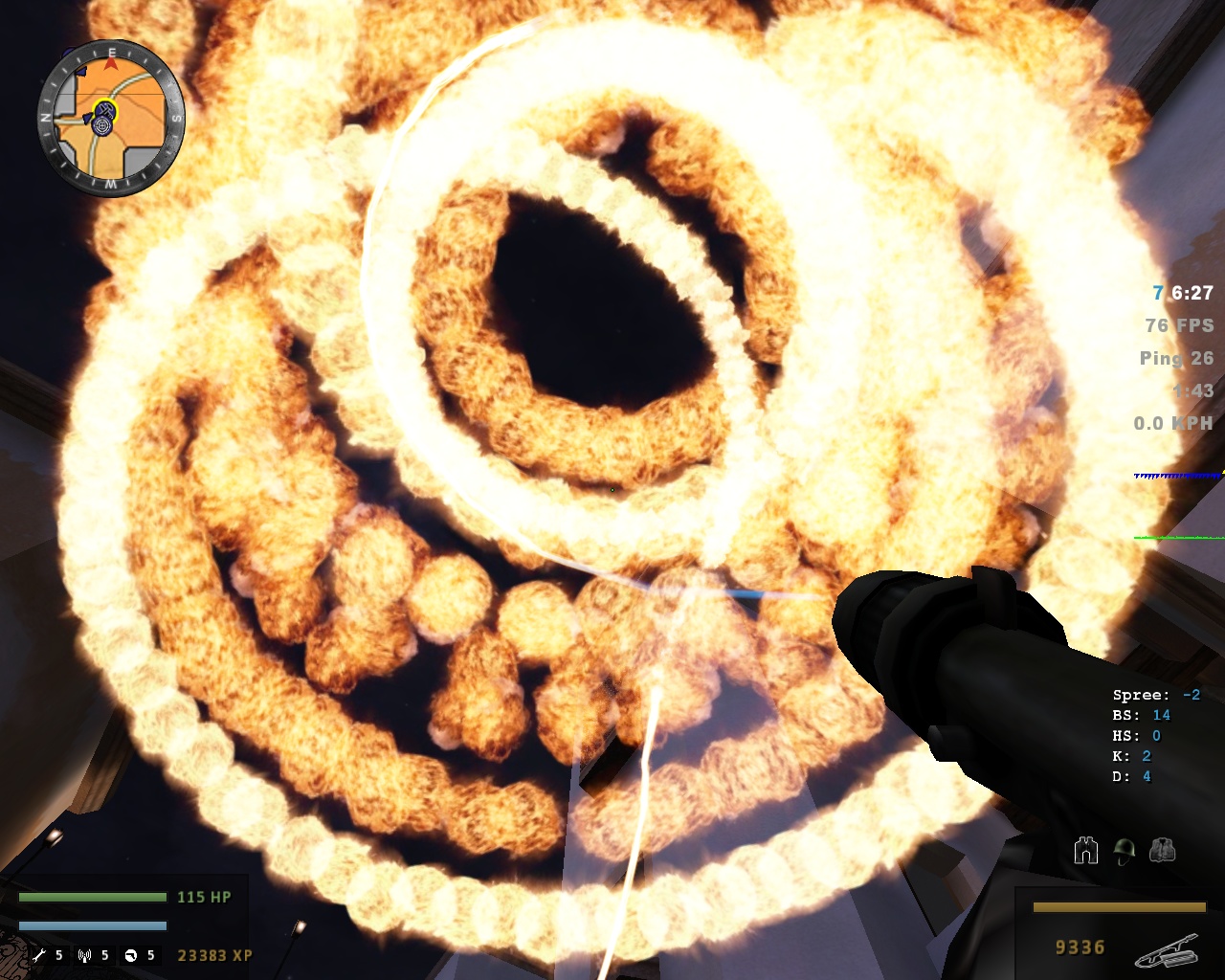Expand the Spree stats panel
The width and height of the screenshot is (1225, 980).
pos(1155,694)
